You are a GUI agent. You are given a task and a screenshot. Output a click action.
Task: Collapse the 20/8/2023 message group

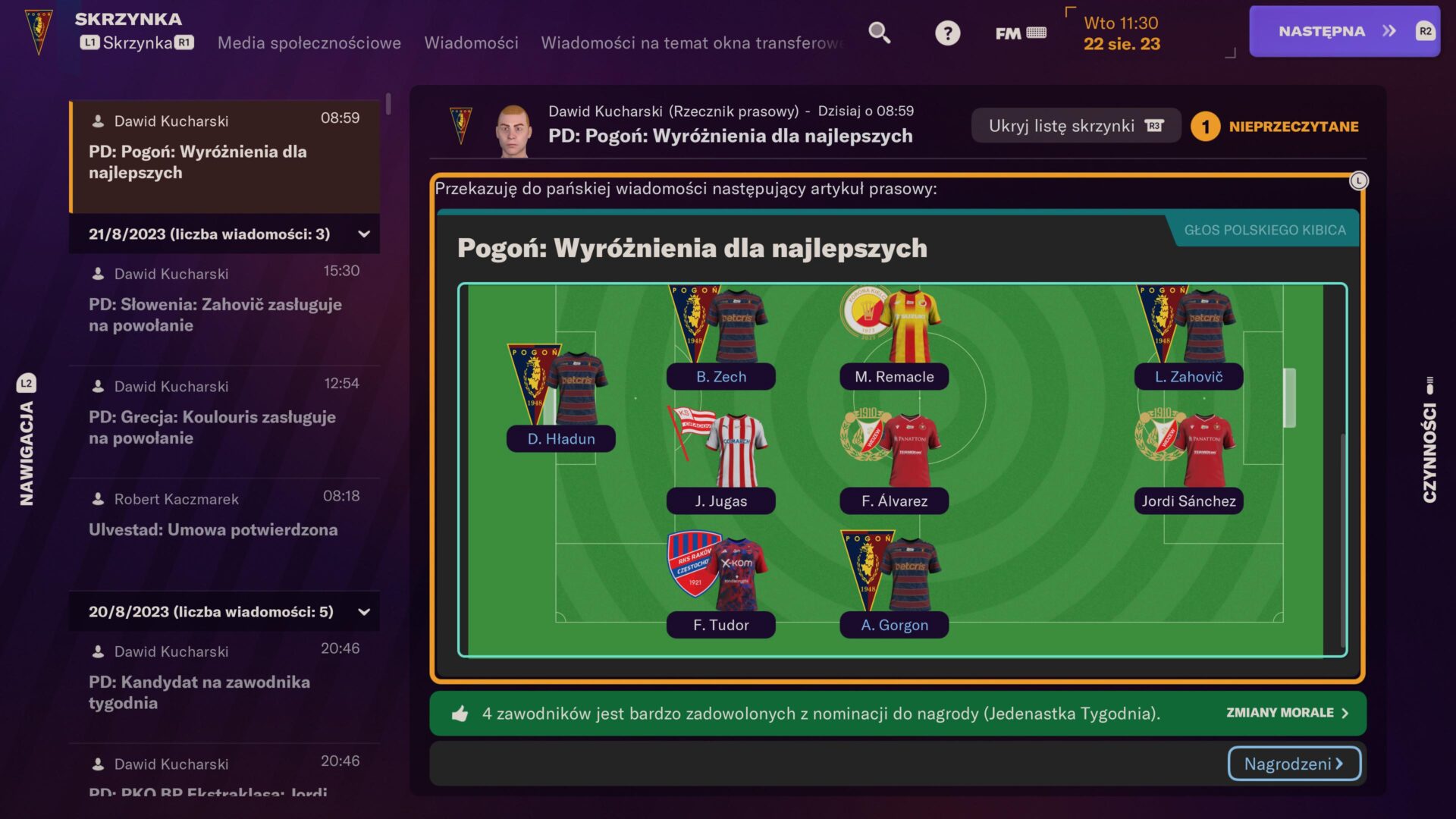[x=364, y=611]
